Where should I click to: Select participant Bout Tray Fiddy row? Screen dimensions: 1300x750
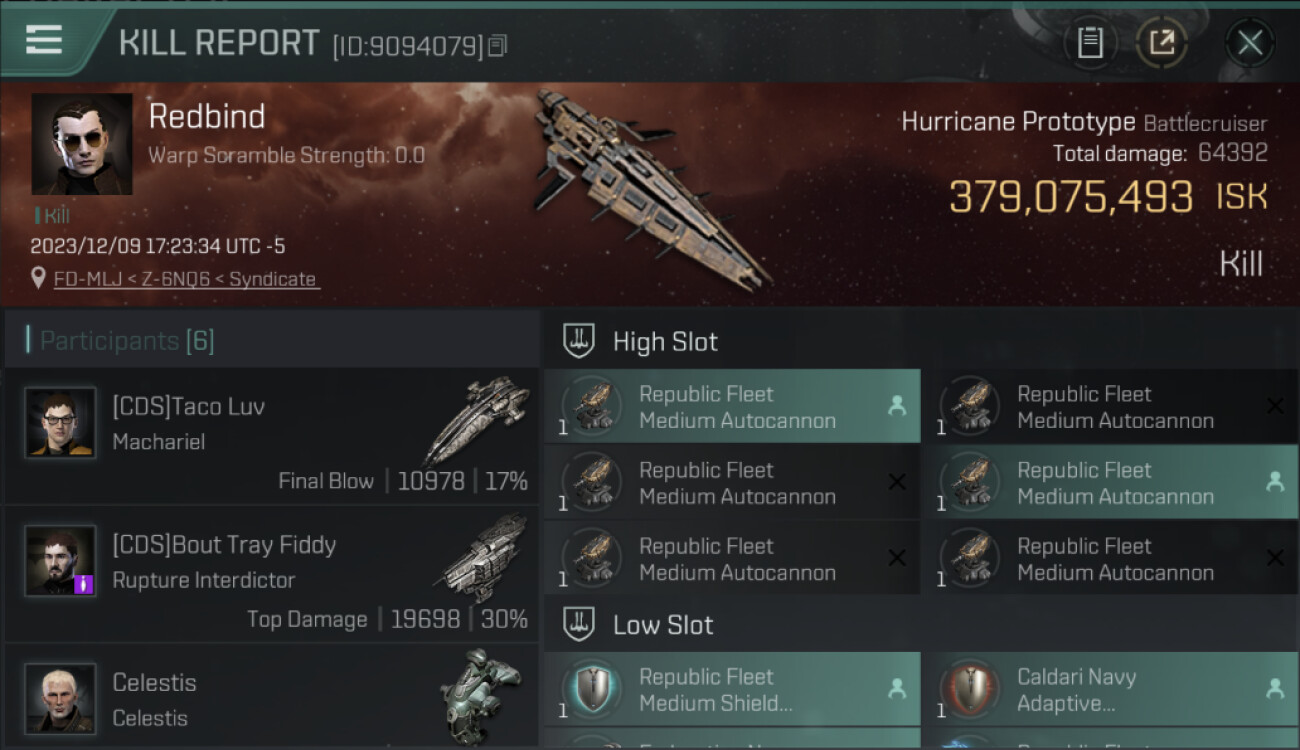pyautogui.click(x=272, y=574)
